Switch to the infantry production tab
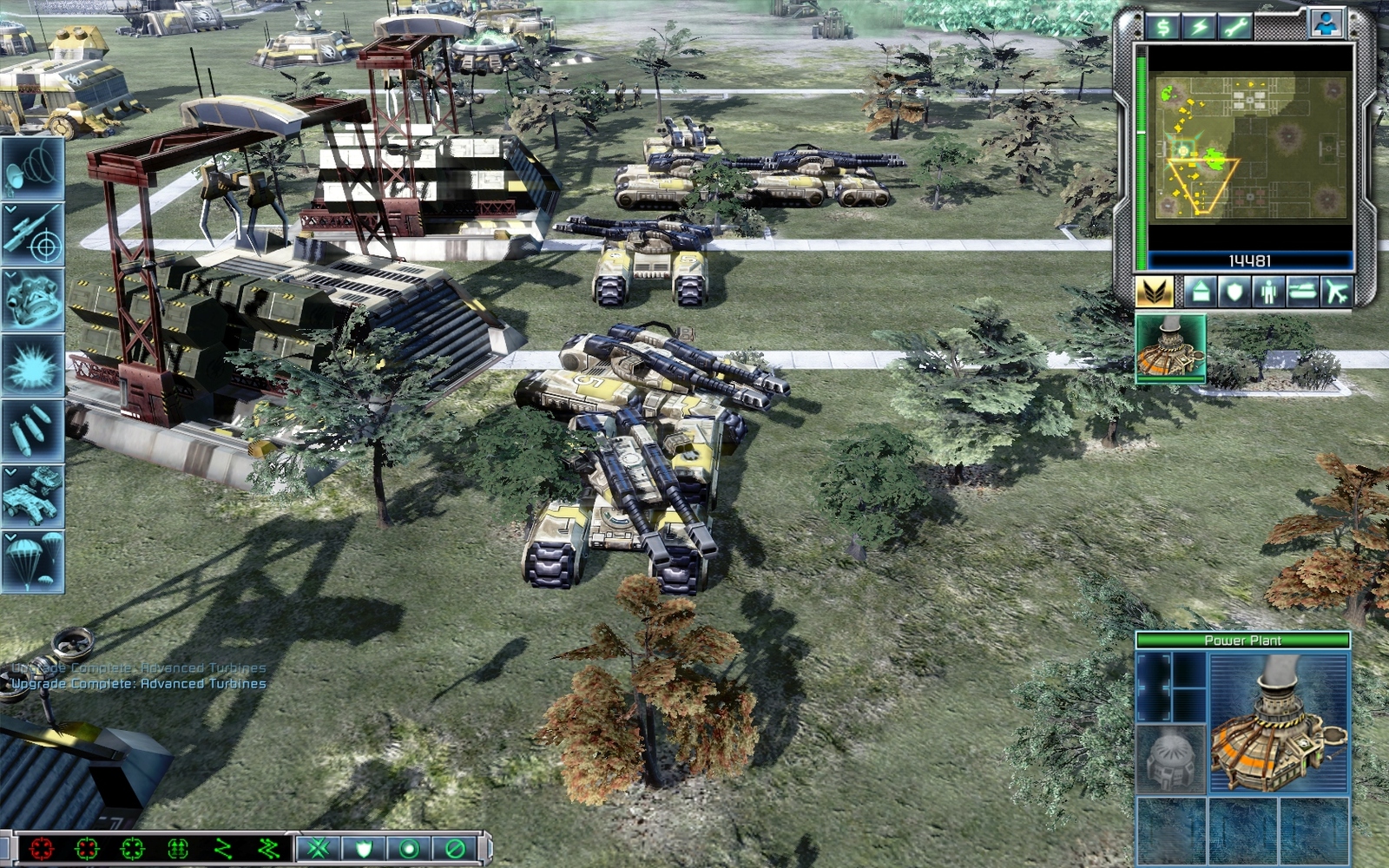The height and width of the screenshot is (868, 1389). [1268, 292]
